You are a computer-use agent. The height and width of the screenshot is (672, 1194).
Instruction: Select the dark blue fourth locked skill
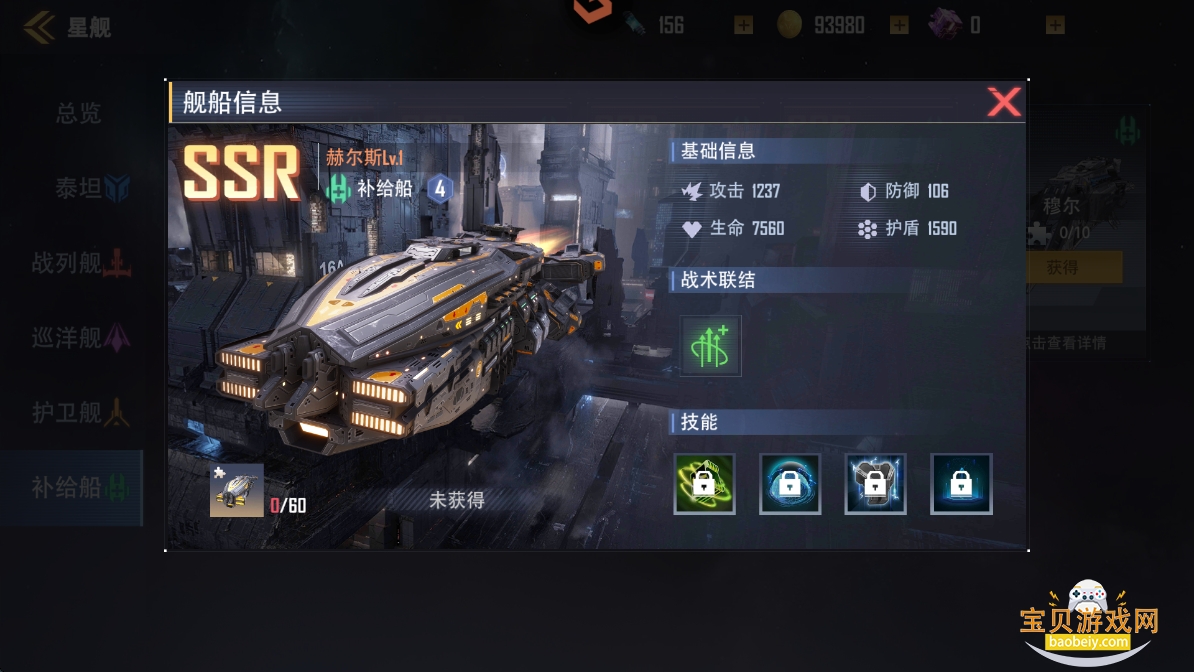[961, 484]
